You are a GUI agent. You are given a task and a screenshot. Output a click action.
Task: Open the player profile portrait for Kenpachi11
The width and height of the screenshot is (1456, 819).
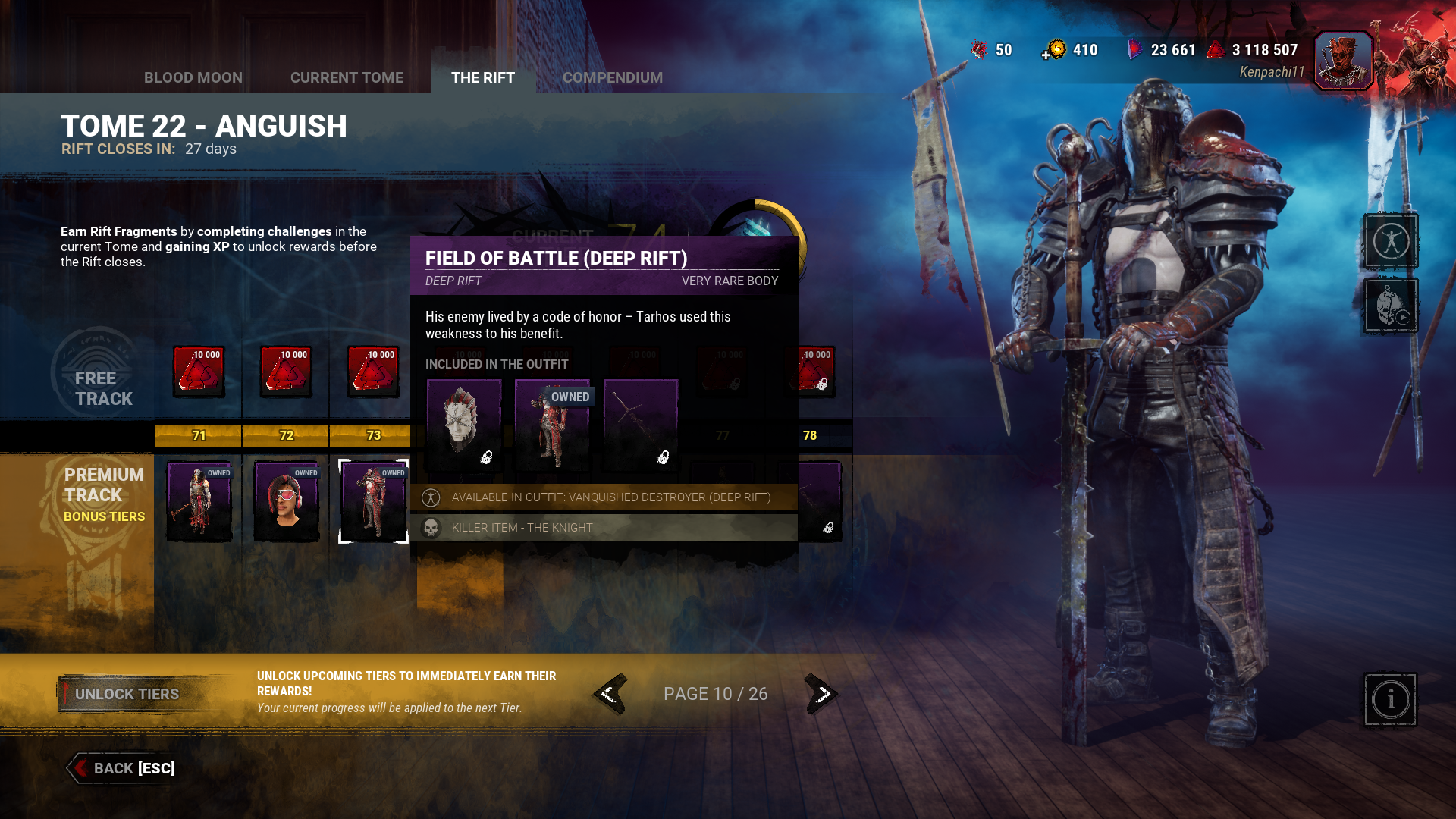pyautogui.click(x=1343, y=59)
